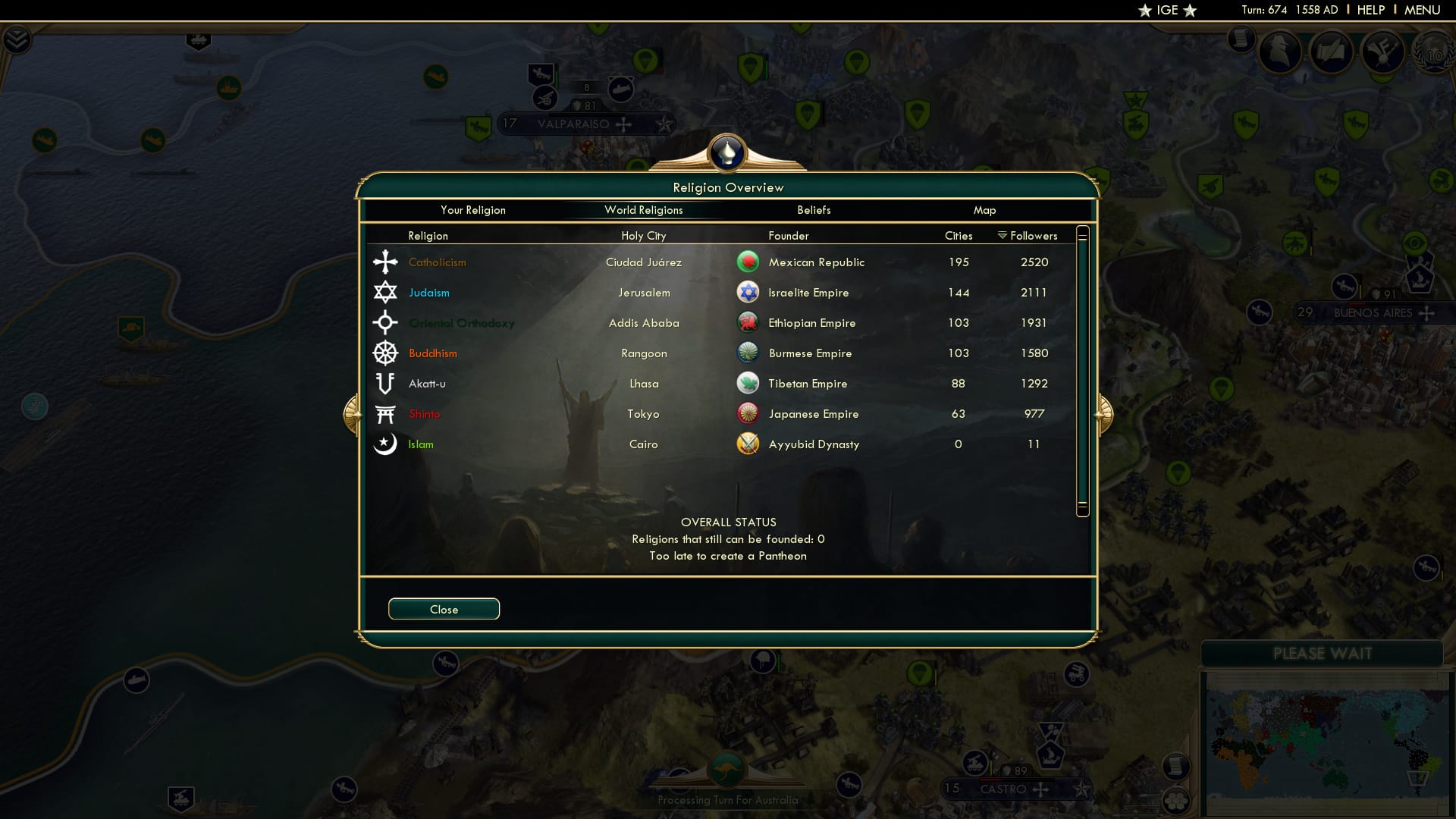Image resolution: width=1456 pixels, height=819 pixels.
Task: Click the Ayyubid Dynasty crossed-swords emblem
Action: (748, 444)
